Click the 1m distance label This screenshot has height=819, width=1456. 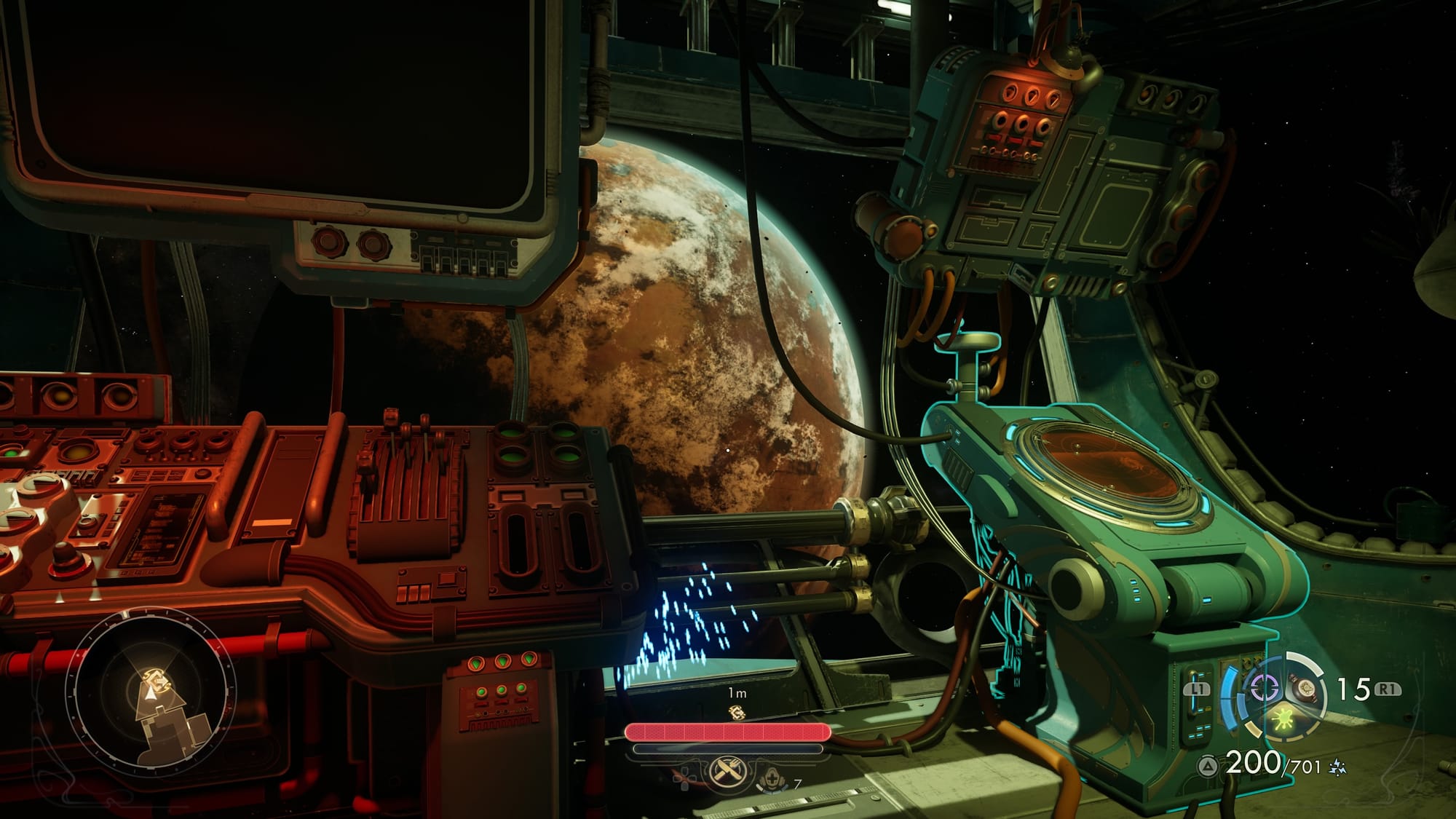[x=737, y=692]
